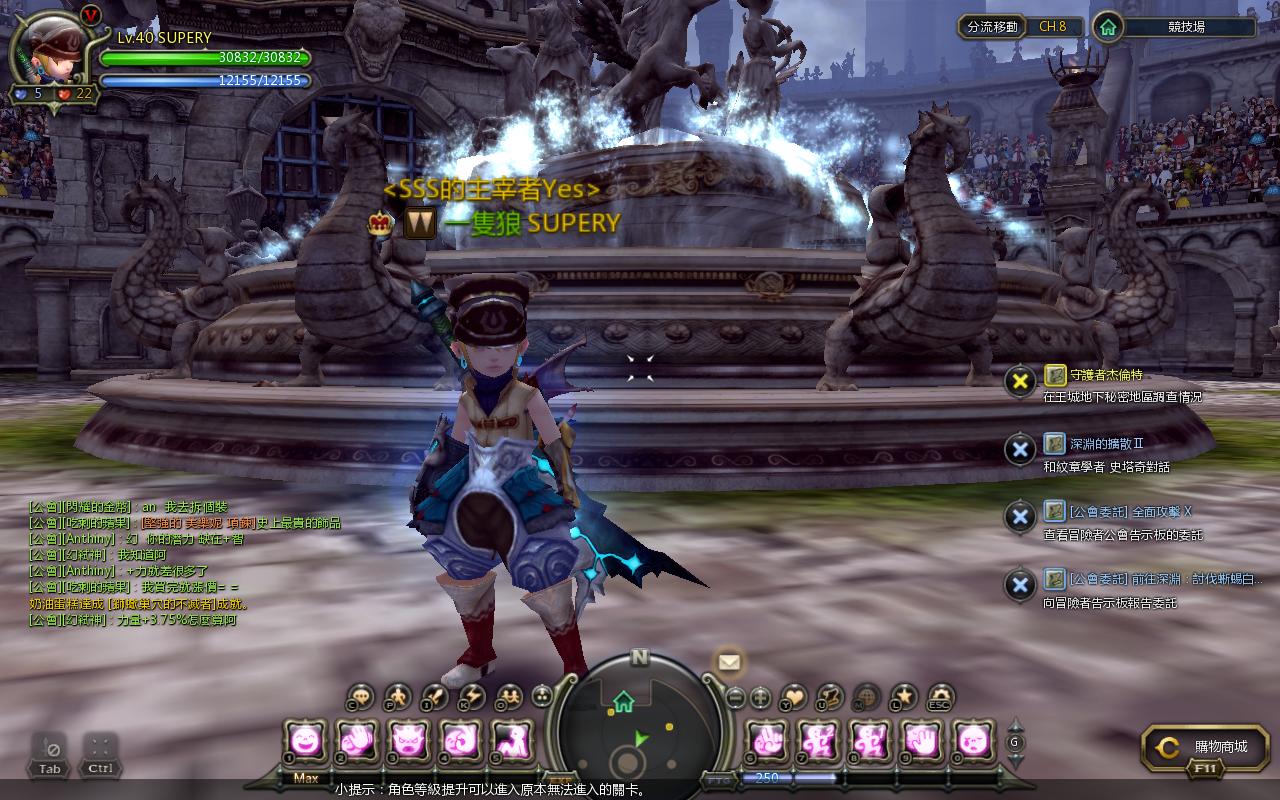1280x800 pixels.
Task: Open the mail envelope notification
Action: coord(728,661)
